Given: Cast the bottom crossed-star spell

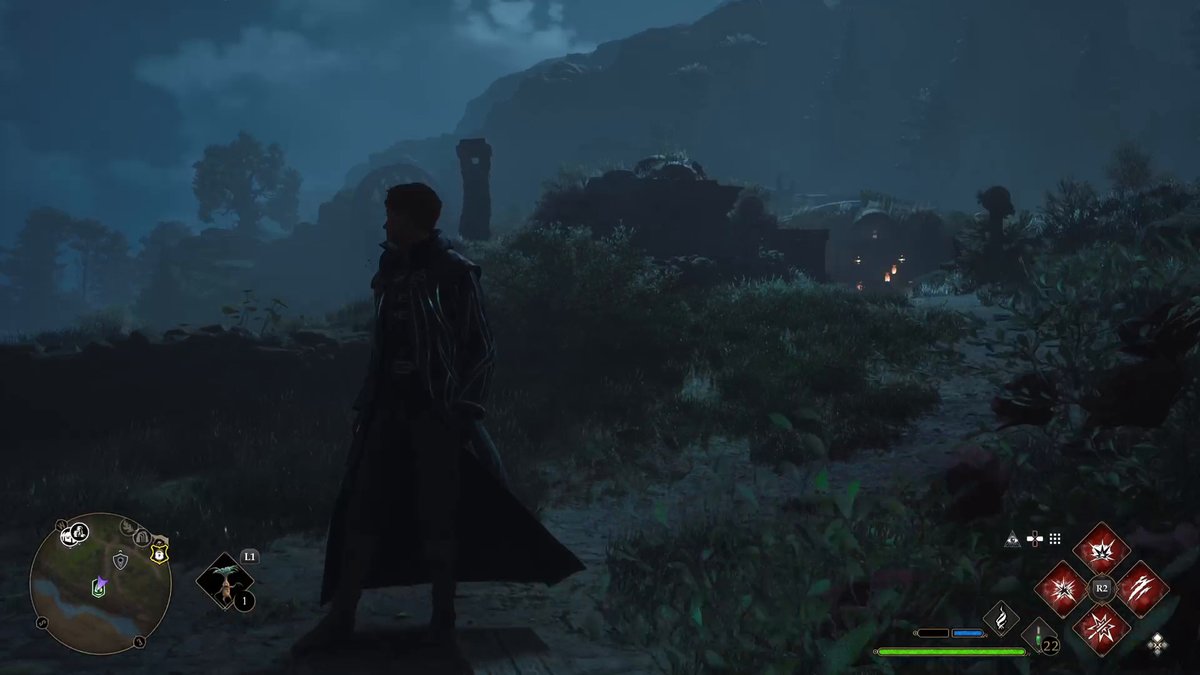Looking at the screenshot, I should coord(1101,628).
